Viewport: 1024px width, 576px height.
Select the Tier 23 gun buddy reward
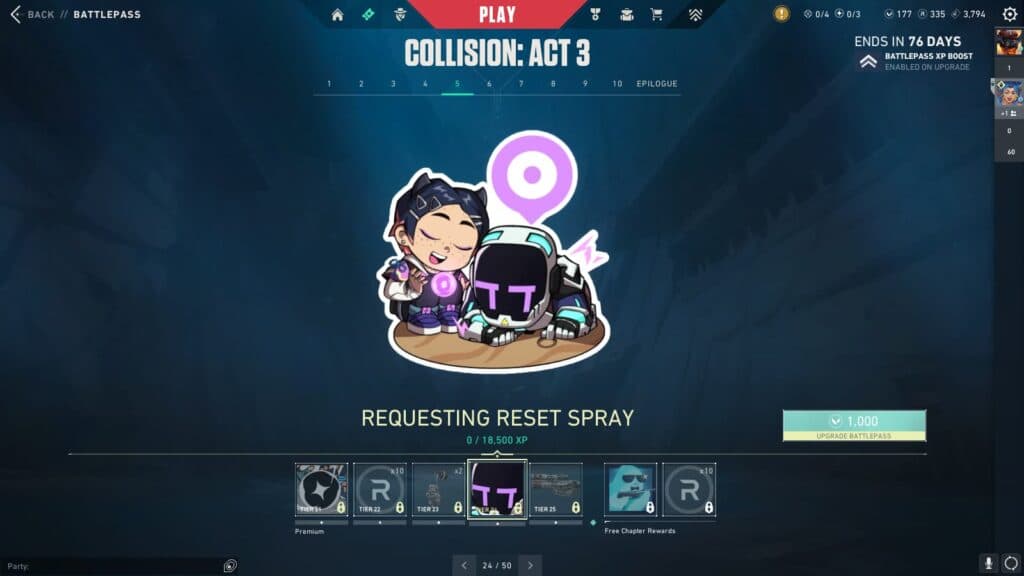coord(438,490)
